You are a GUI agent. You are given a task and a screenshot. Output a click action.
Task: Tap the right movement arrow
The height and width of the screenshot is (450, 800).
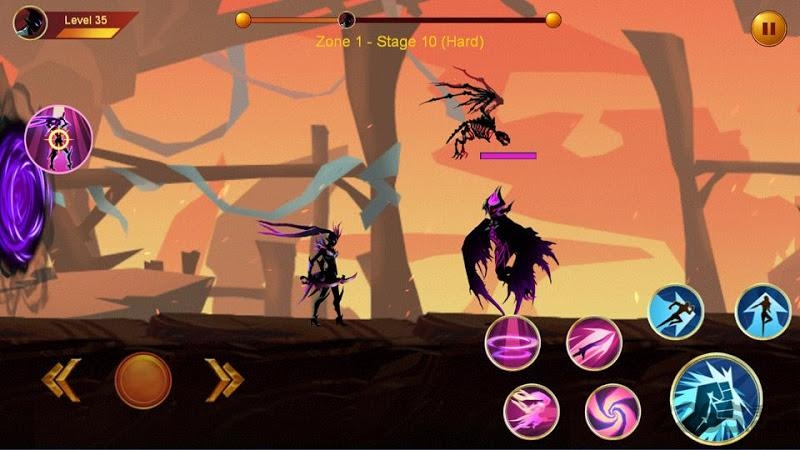coord(225,380)
